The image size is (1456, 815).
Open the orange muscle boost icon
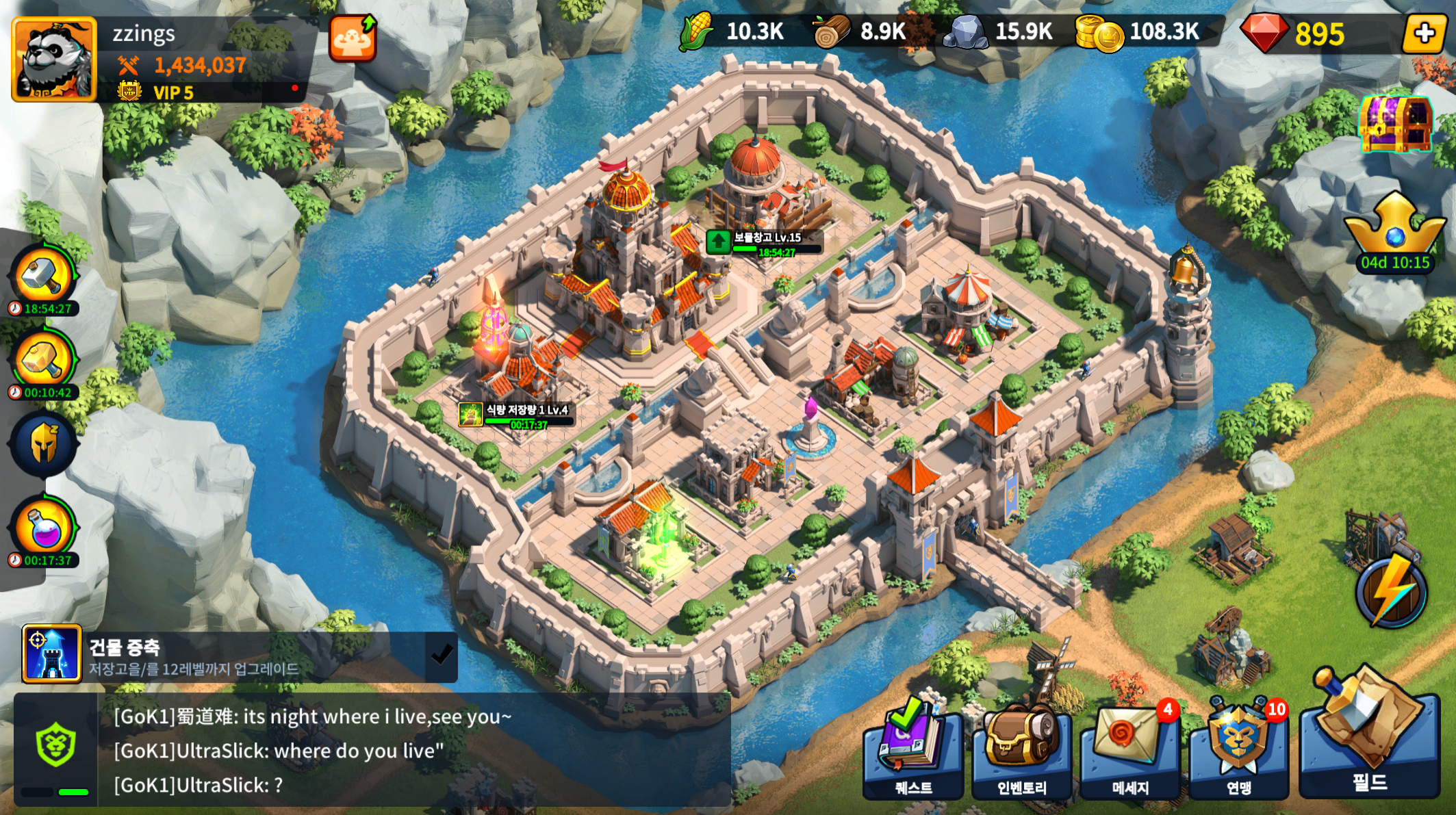(x=353, y=38)
